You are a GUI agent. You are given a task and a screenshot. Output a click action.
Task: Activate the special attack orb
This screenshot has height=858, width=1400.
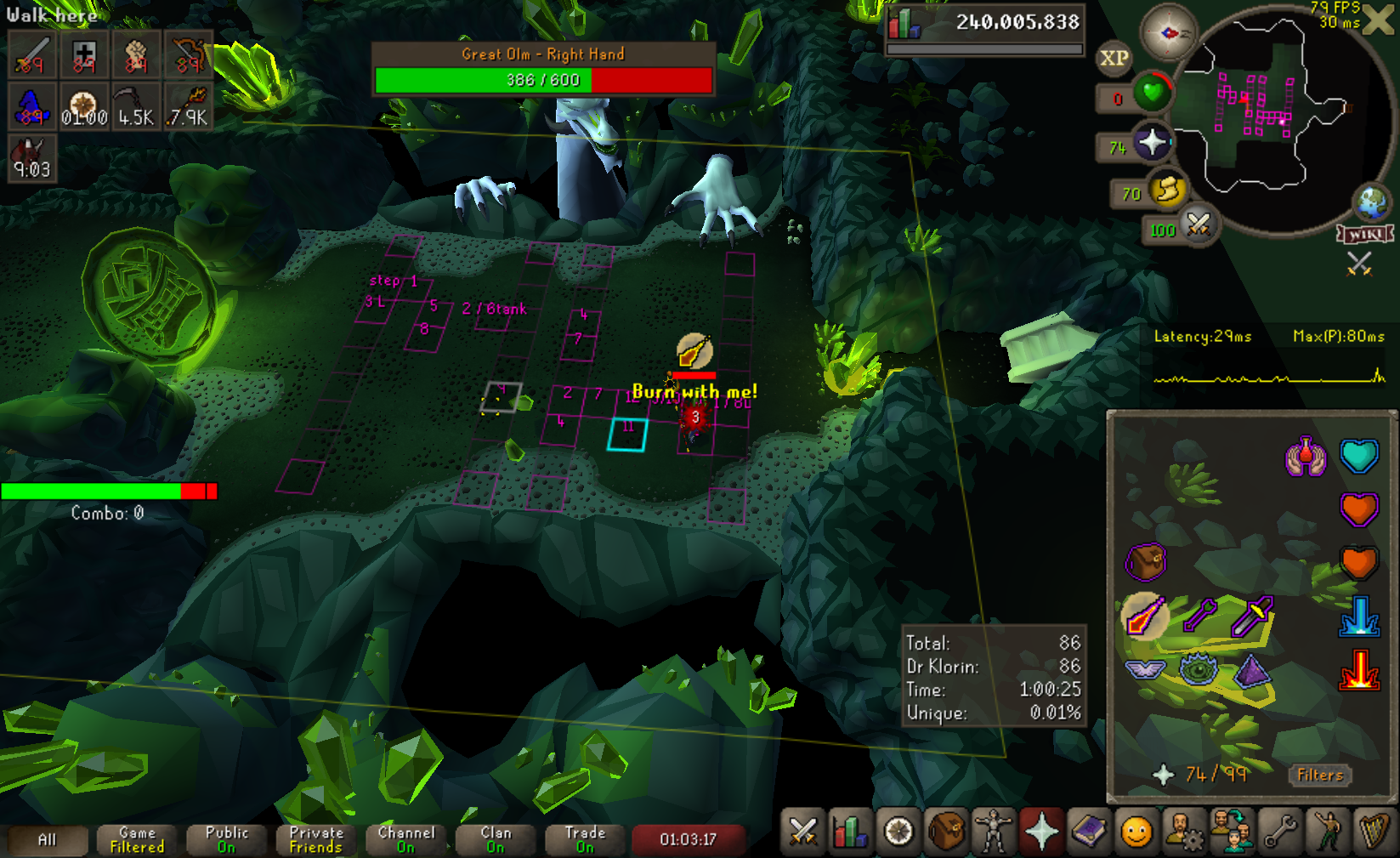1198,224
